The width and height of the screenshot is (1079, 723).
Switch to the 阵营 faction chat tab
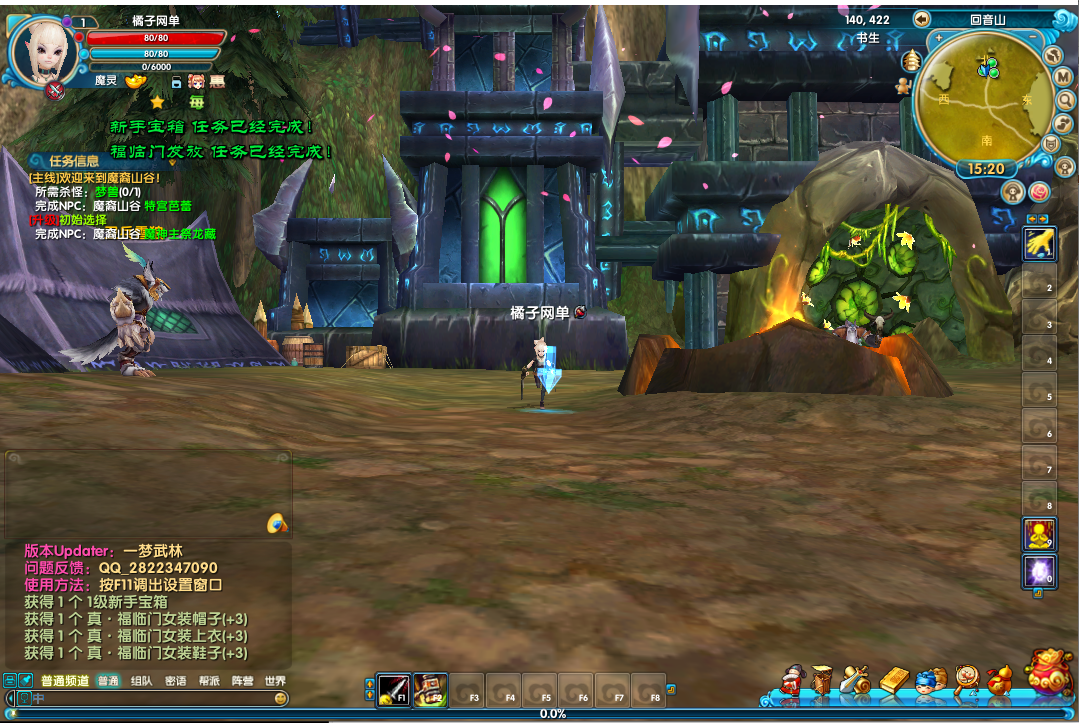[242, 681]
